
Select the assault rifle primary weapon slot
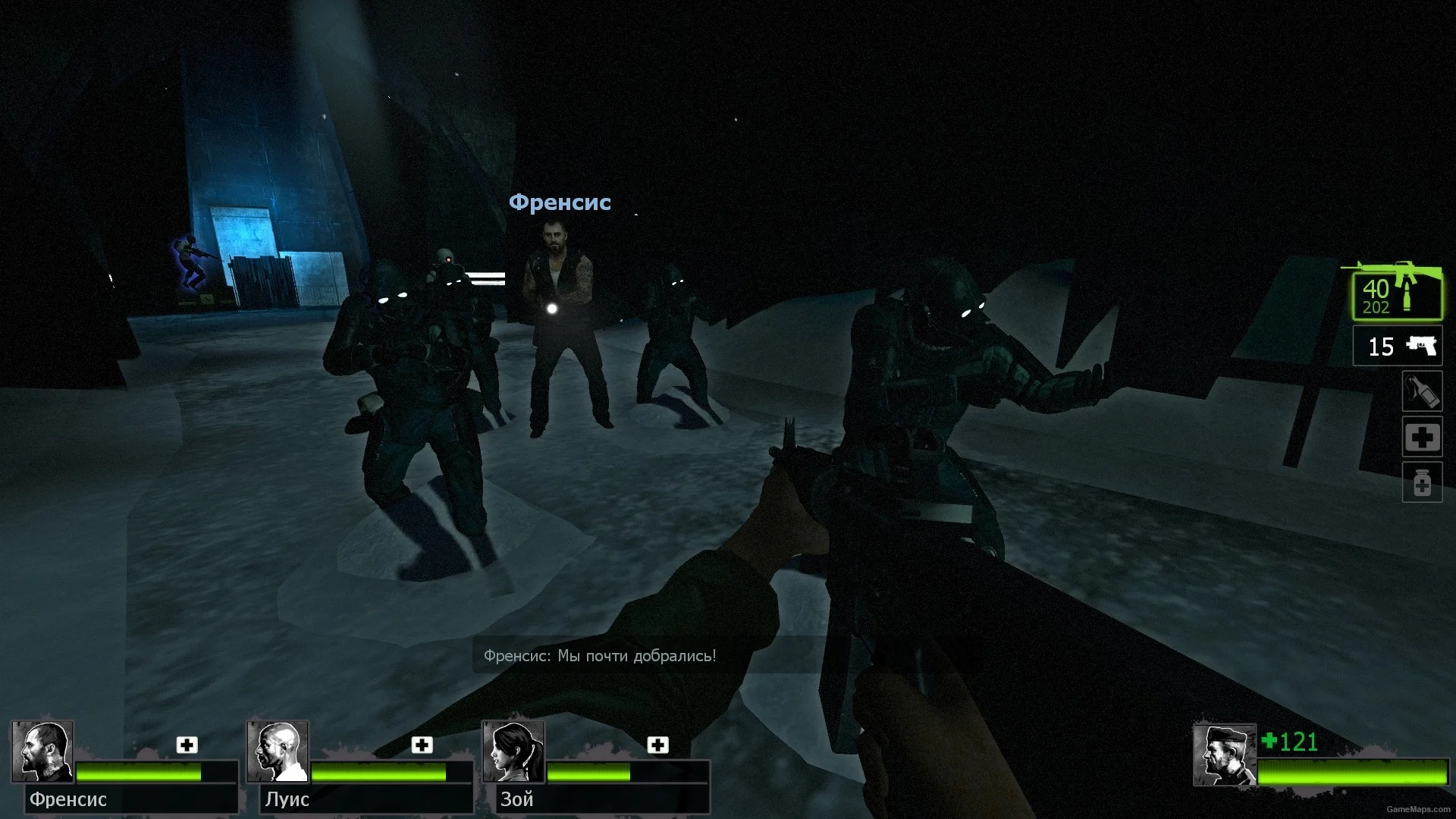pos(1397,294)
